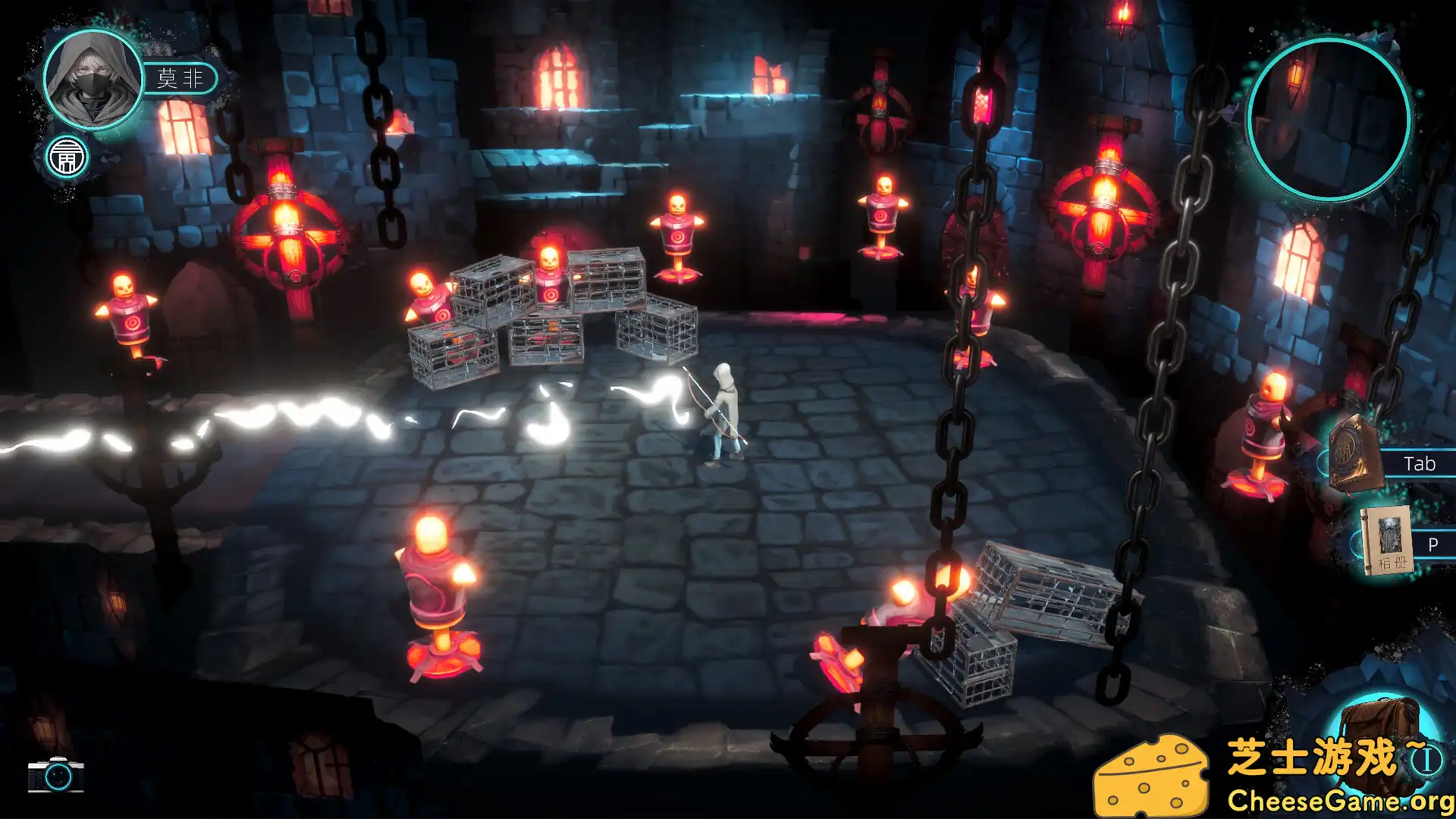Viewport: 1456px width, 819px height.
Task: Click the faction emblem below the portrait
Action: pos(68,157)
